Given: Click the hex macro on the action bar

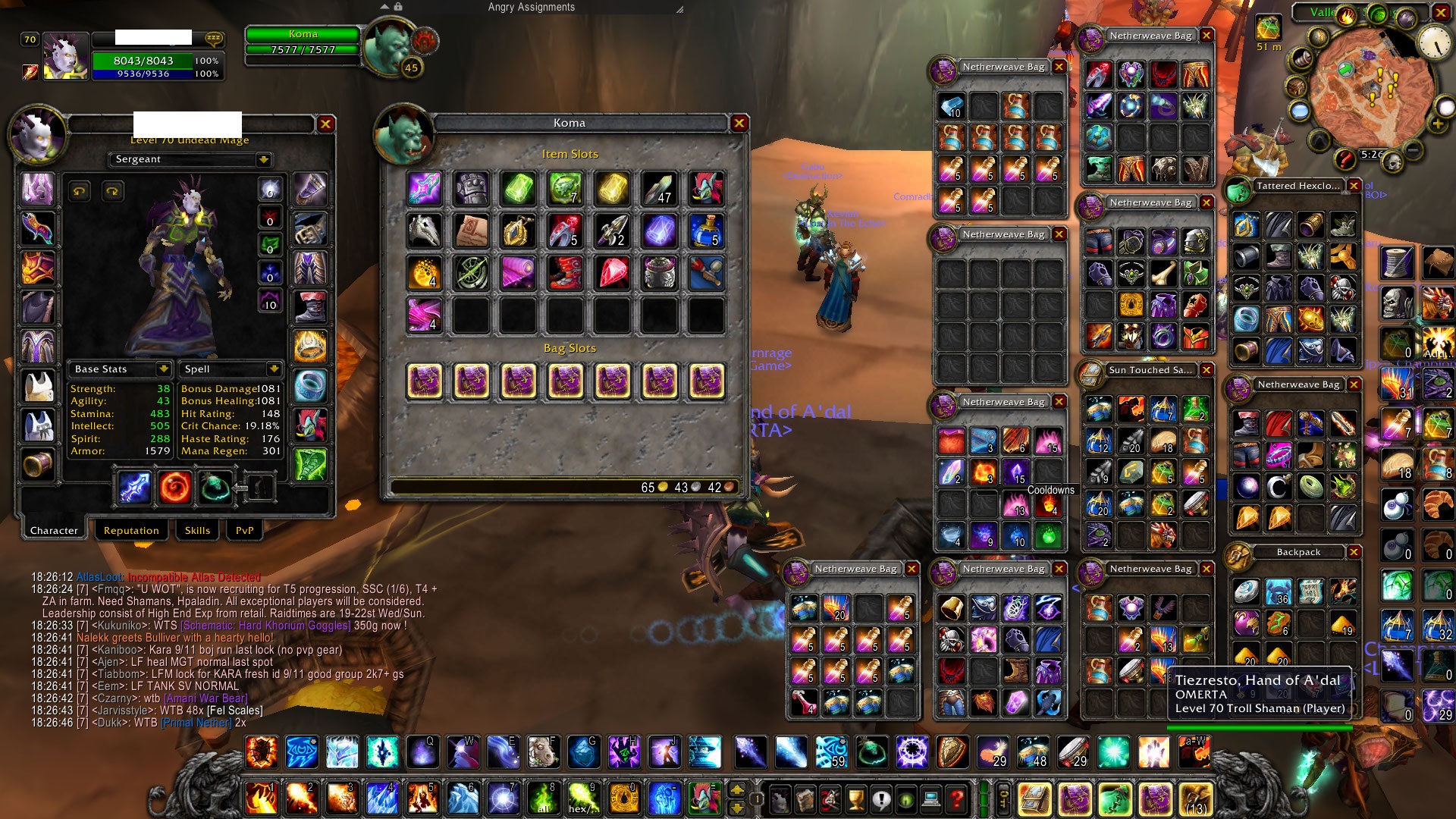Looking at the screenshot, I should click(x=582, y=799).
